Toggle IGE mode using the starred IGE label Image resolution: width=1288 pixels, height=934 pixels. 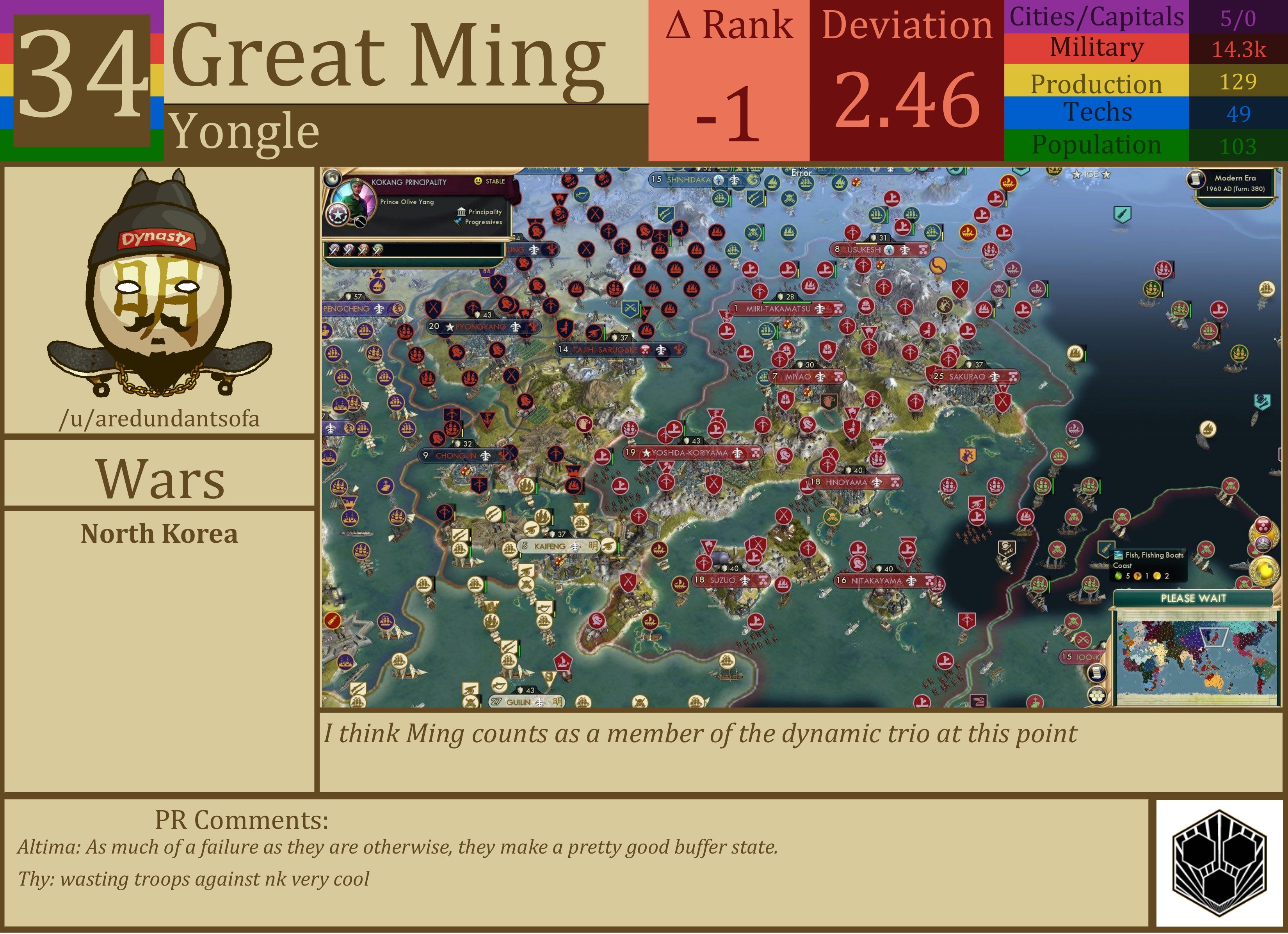(x=1091, y=175)
